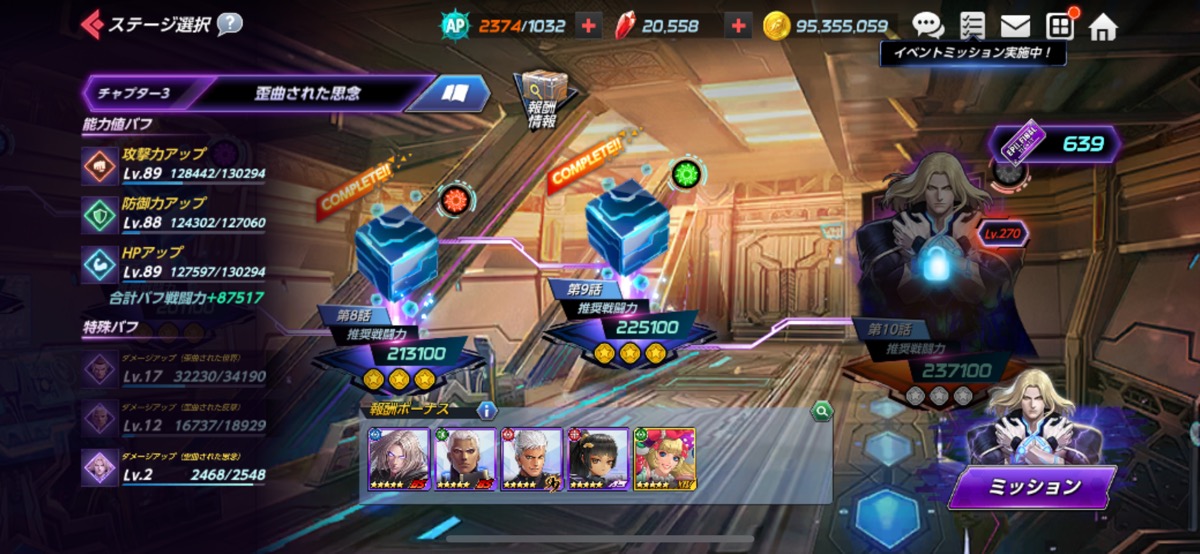
Task: Click the green magnifier on bonus panel
Action: pos(821,410)
